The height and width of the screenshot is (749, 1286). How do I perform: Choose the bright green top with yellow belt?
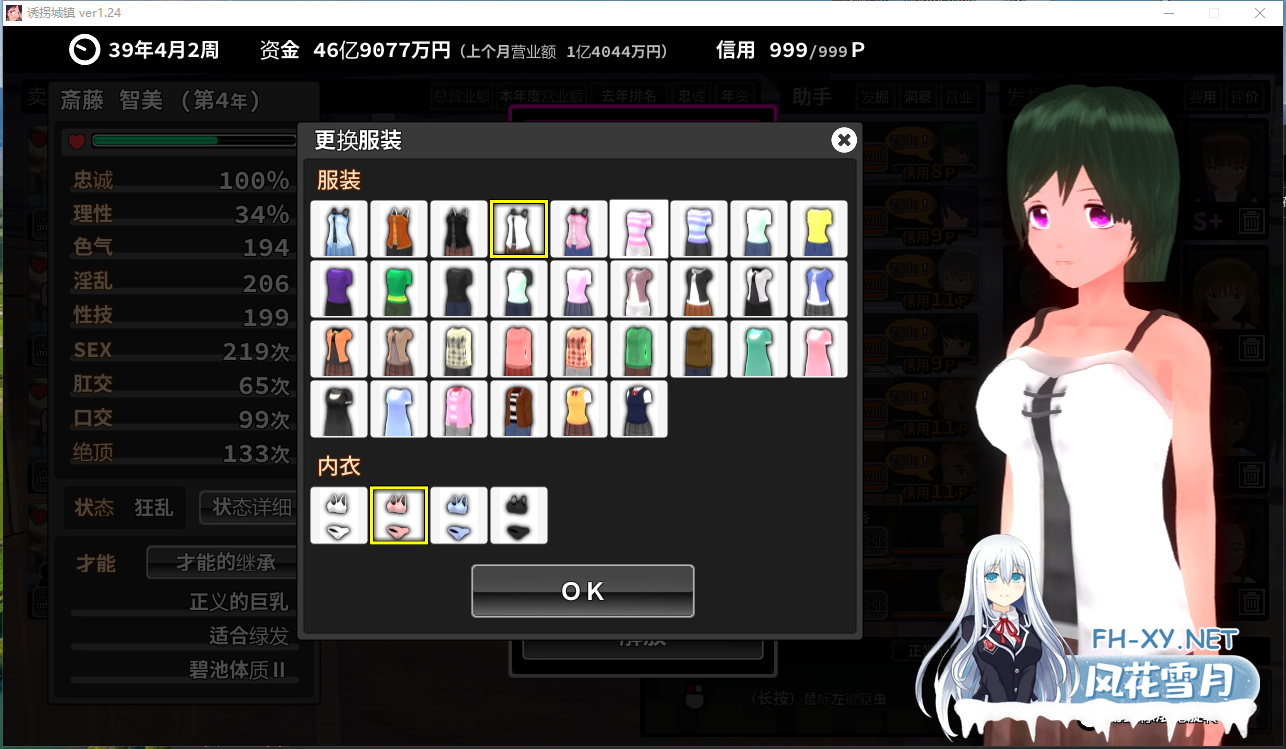[399, 289]
